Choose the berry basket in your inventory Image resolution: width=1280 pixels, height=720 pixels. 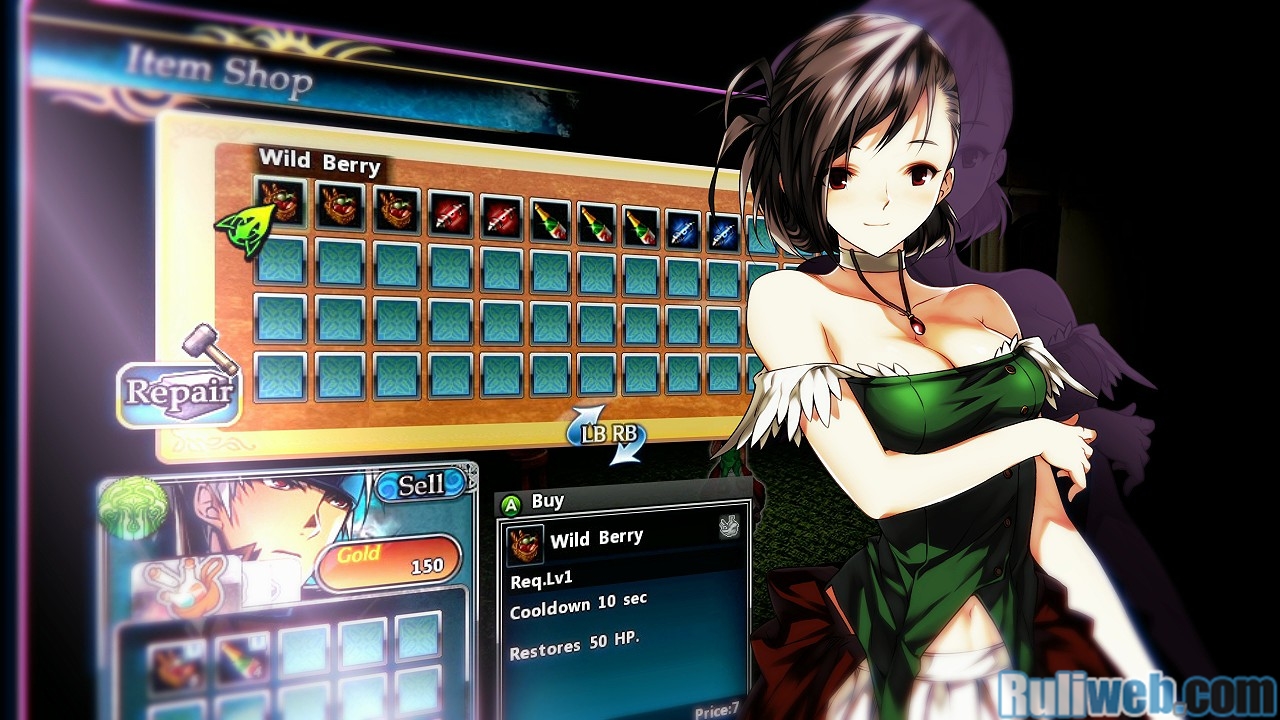click(x=177, y=664)
